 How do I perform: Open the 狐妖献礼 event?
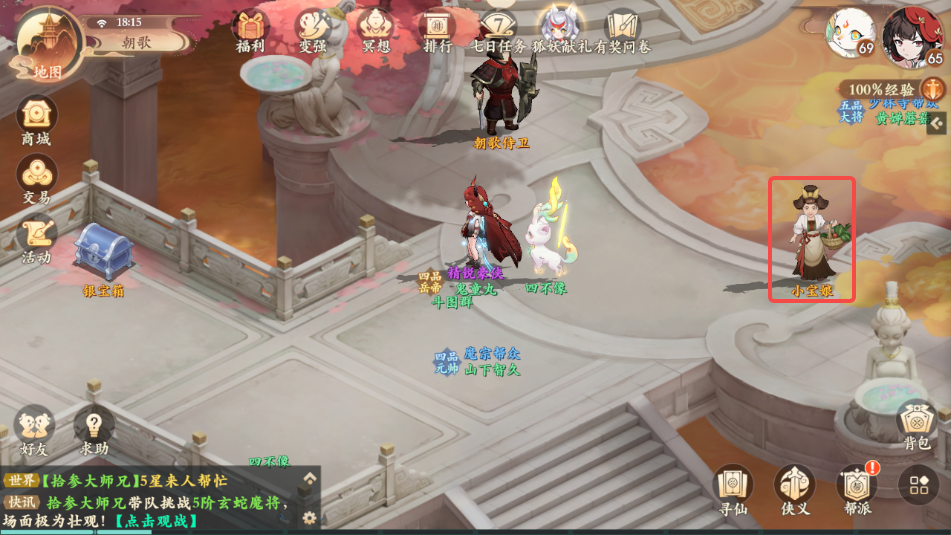(x=562, y=28)
